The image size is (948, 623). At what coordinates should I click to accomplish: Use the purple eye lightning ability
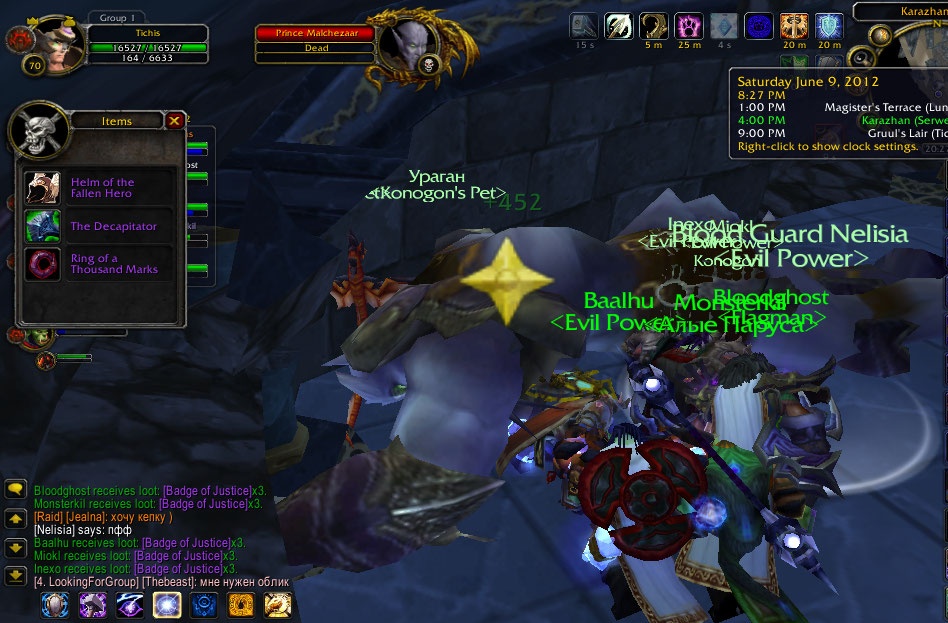click(x=130, y=604)
